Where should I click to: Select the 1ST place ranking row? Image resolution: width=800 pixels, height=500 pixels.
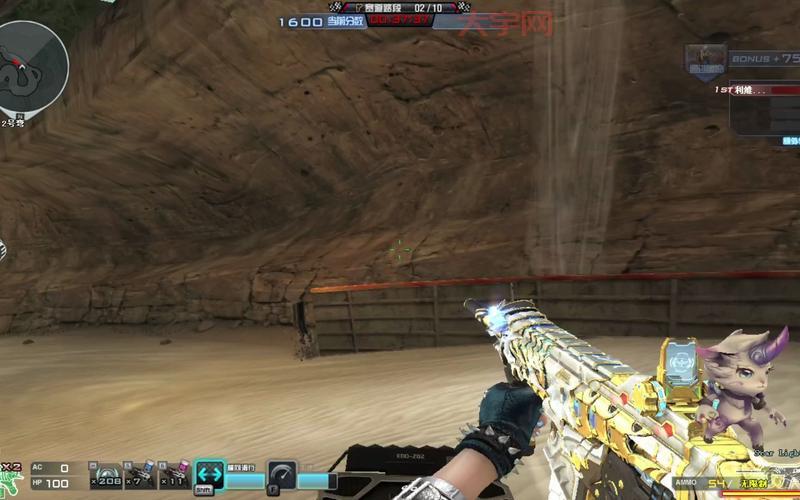click(x=758, y=90)
